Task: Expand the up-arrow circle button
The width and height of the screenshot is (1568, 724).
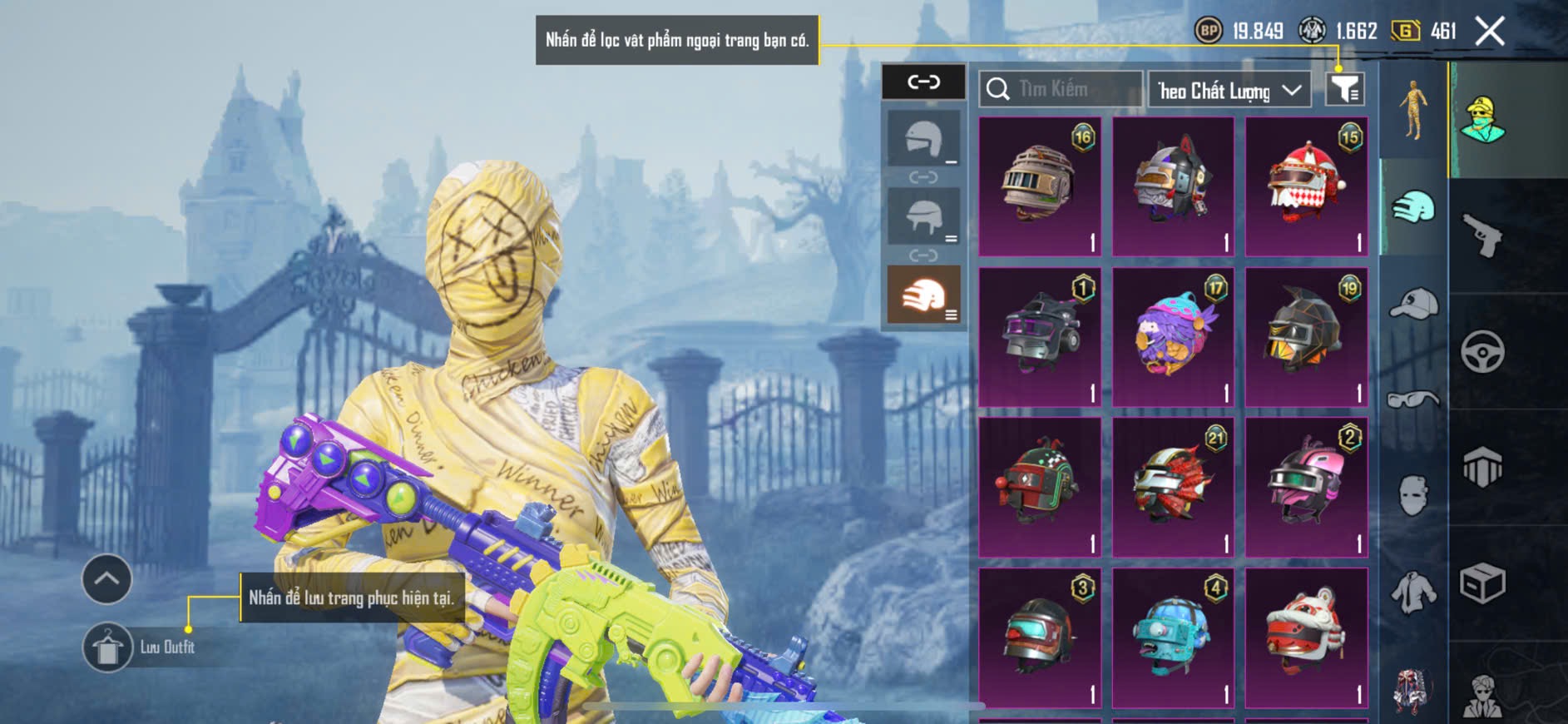Action: 106,578
